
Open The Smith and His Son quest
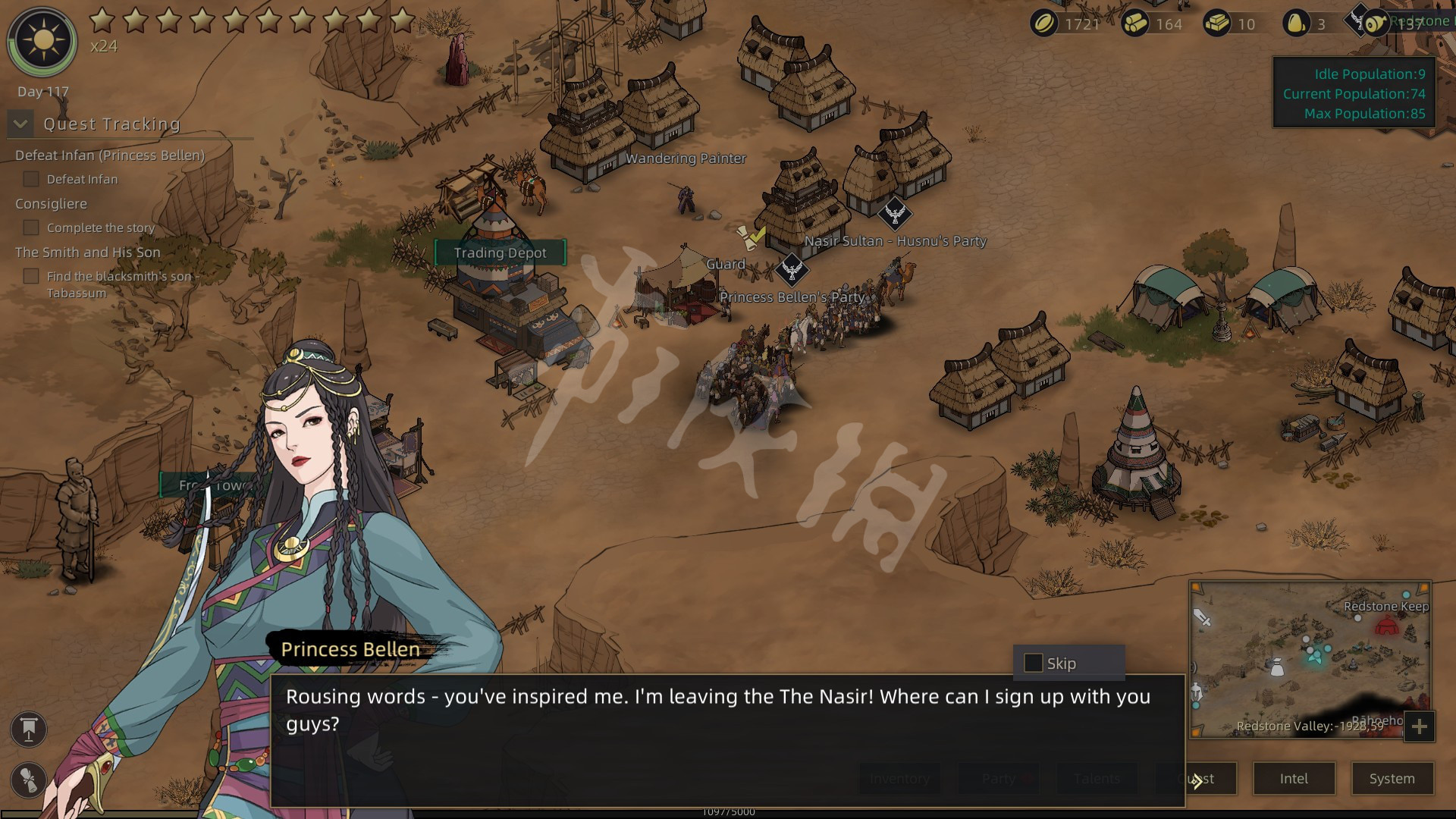pyautogui.click(x=87, y=253)
